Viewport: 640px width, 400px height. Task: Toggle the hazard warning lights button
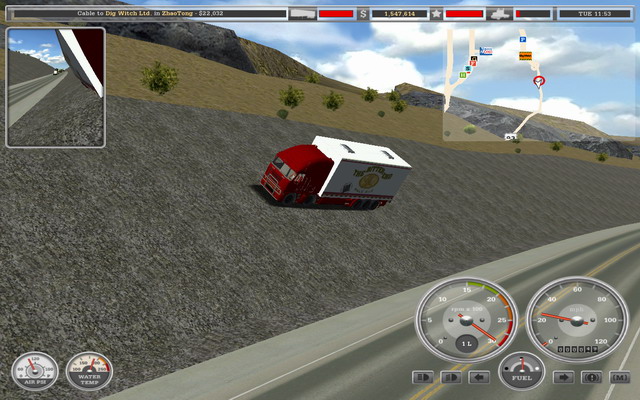[591, 377]
